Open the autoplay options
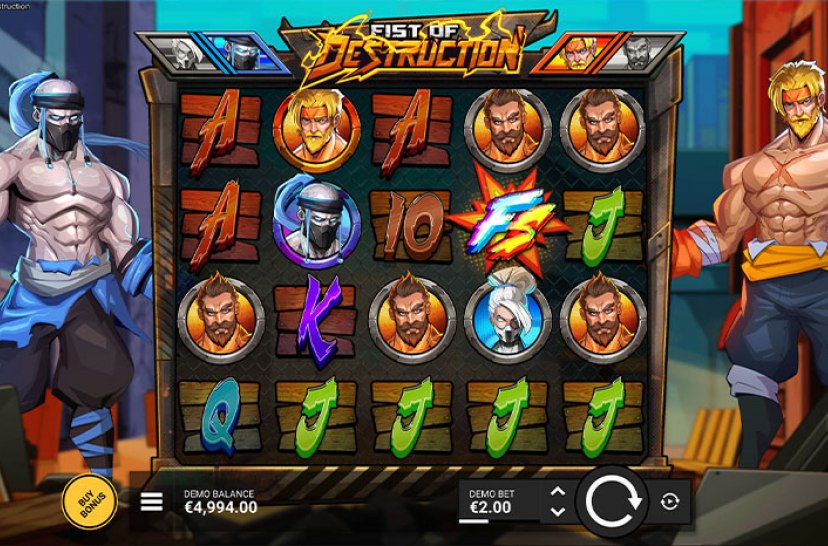Image resolution: width=828 pixels, height=546 pixels. click(669, 502)
